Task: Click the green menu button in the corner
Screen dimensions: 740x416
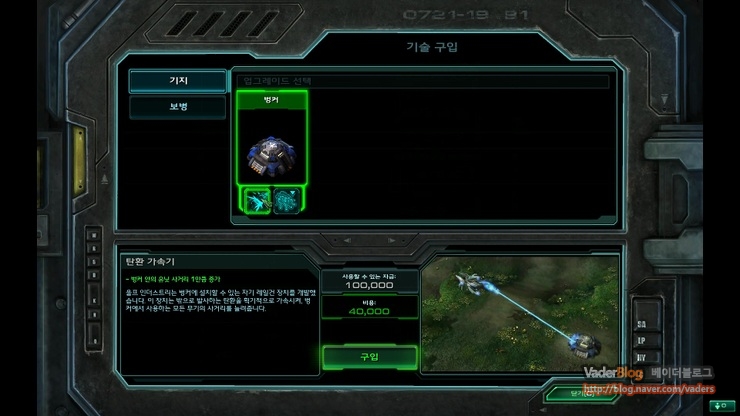Action: click(718, 405)
